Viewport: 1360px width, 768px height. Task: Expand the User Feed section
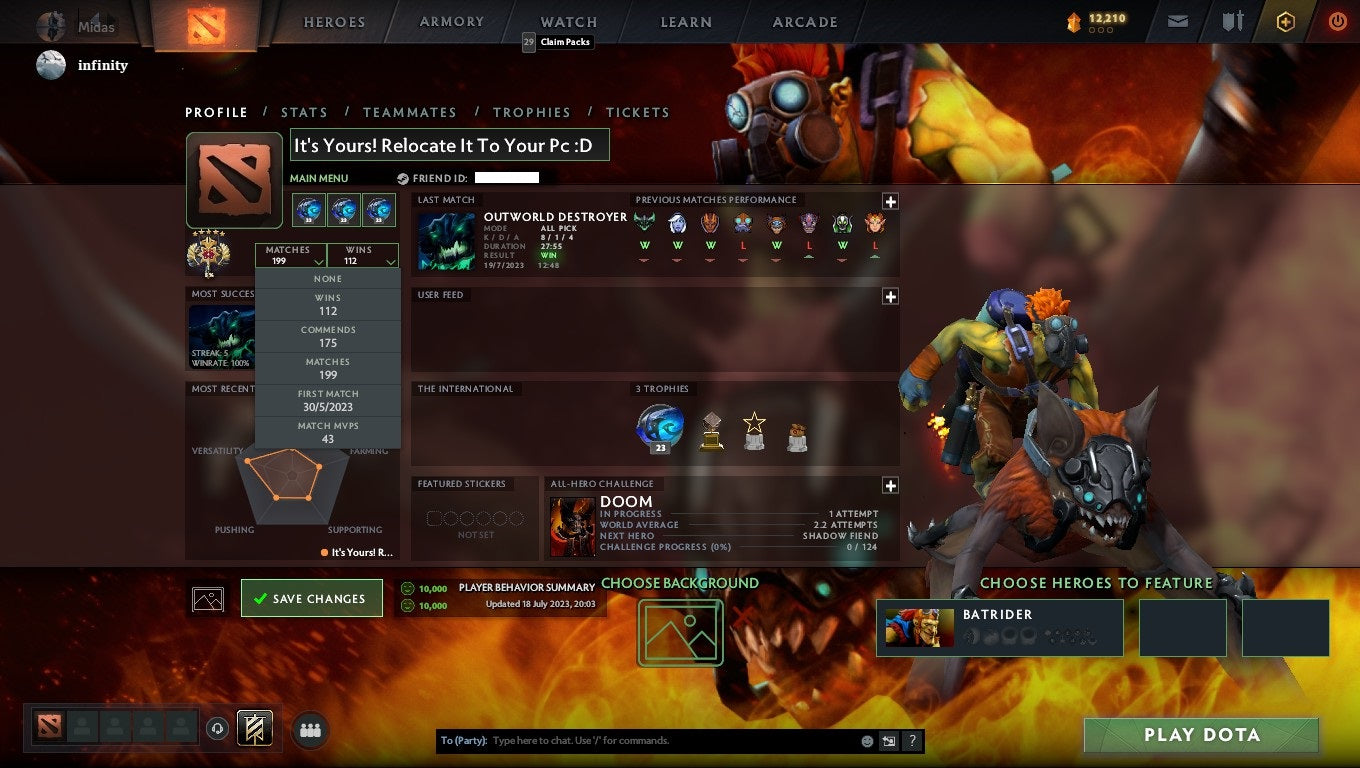pyautogui.click(x=889, y=296)
